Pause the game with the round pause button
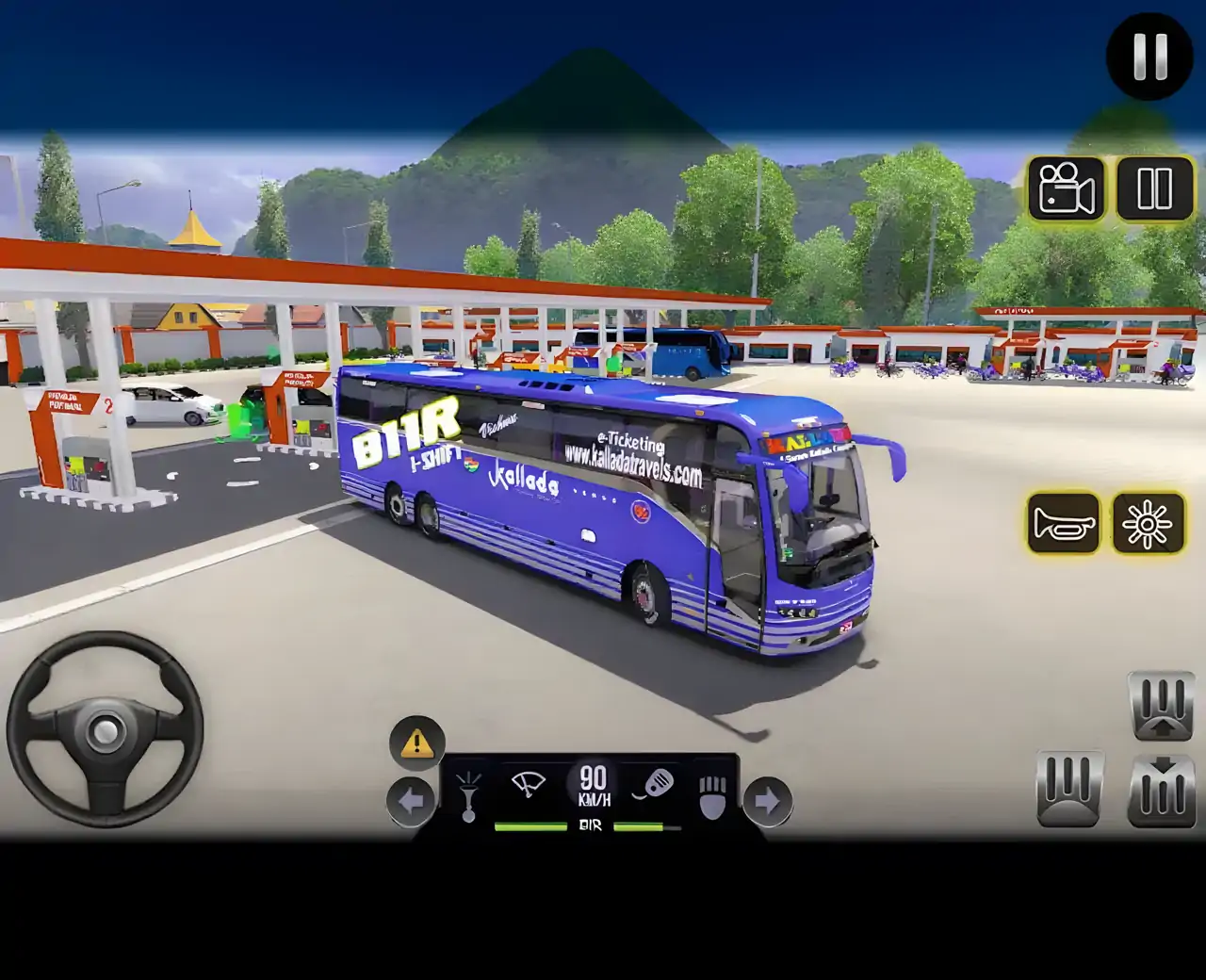This screenshot has width=1206, height=980. tap(1149, 57)
